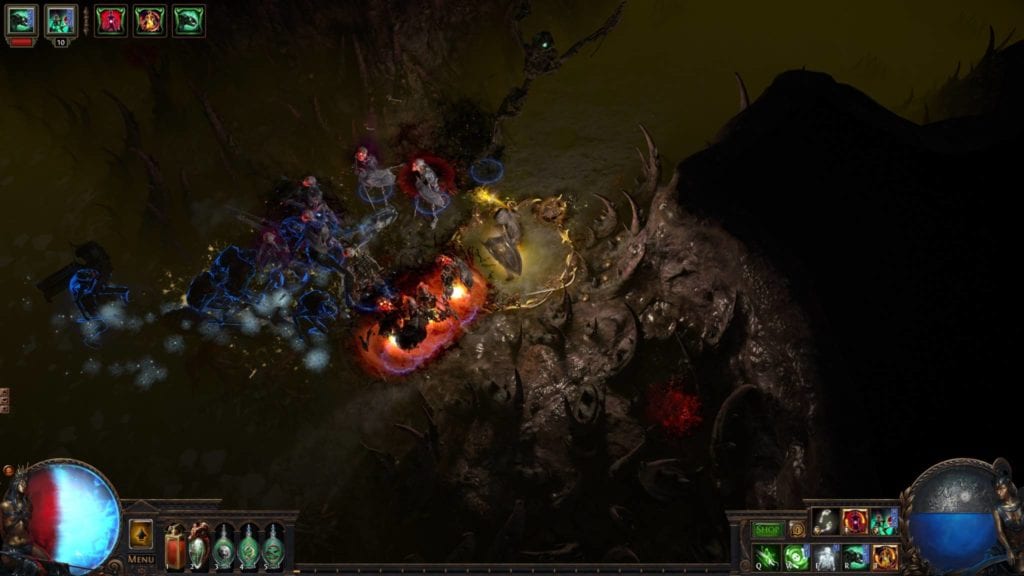
Task: Select the fiery aura skill on T
Action: [884, 557]
